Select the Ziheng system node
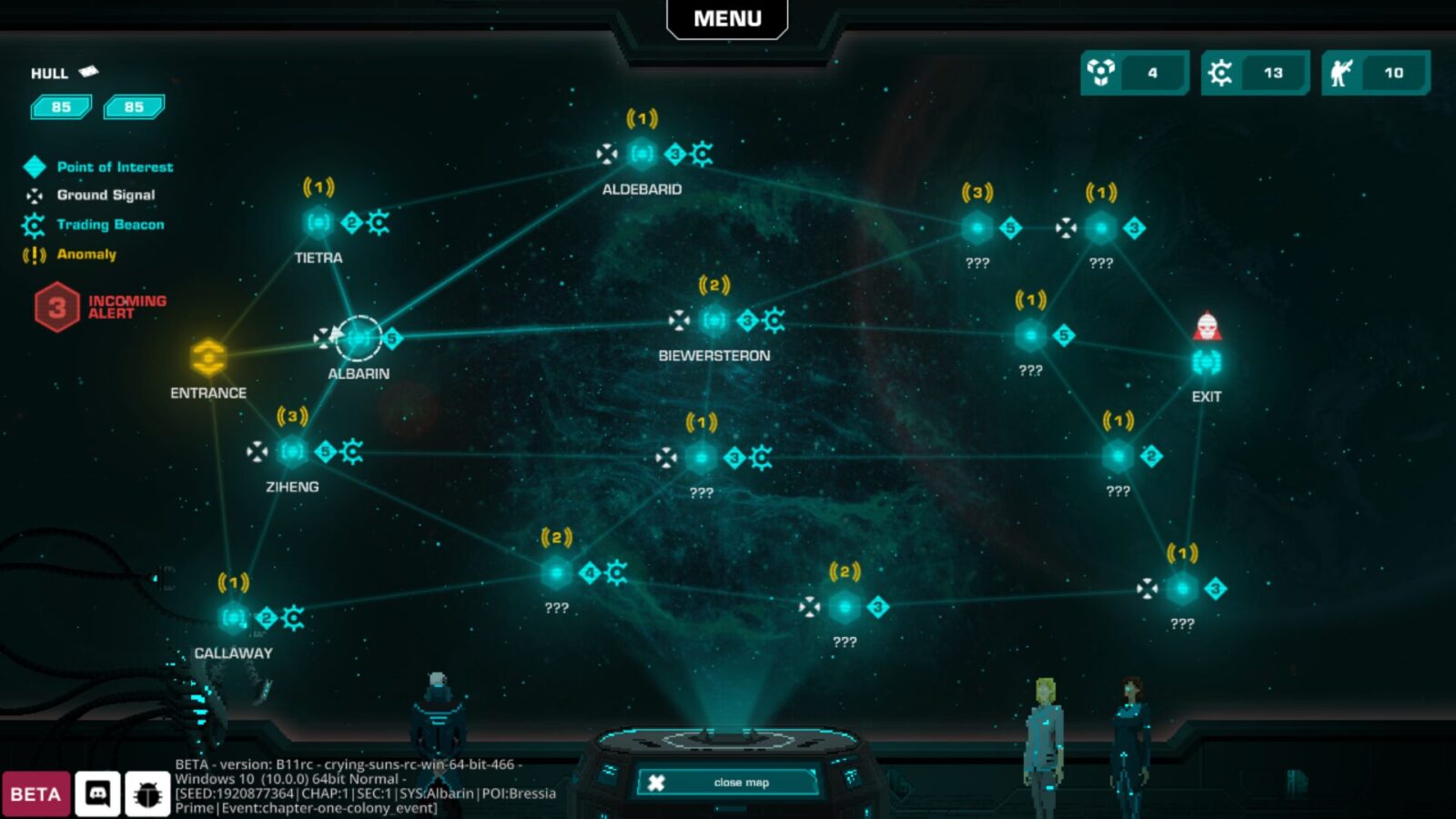 tap(292, 450)
